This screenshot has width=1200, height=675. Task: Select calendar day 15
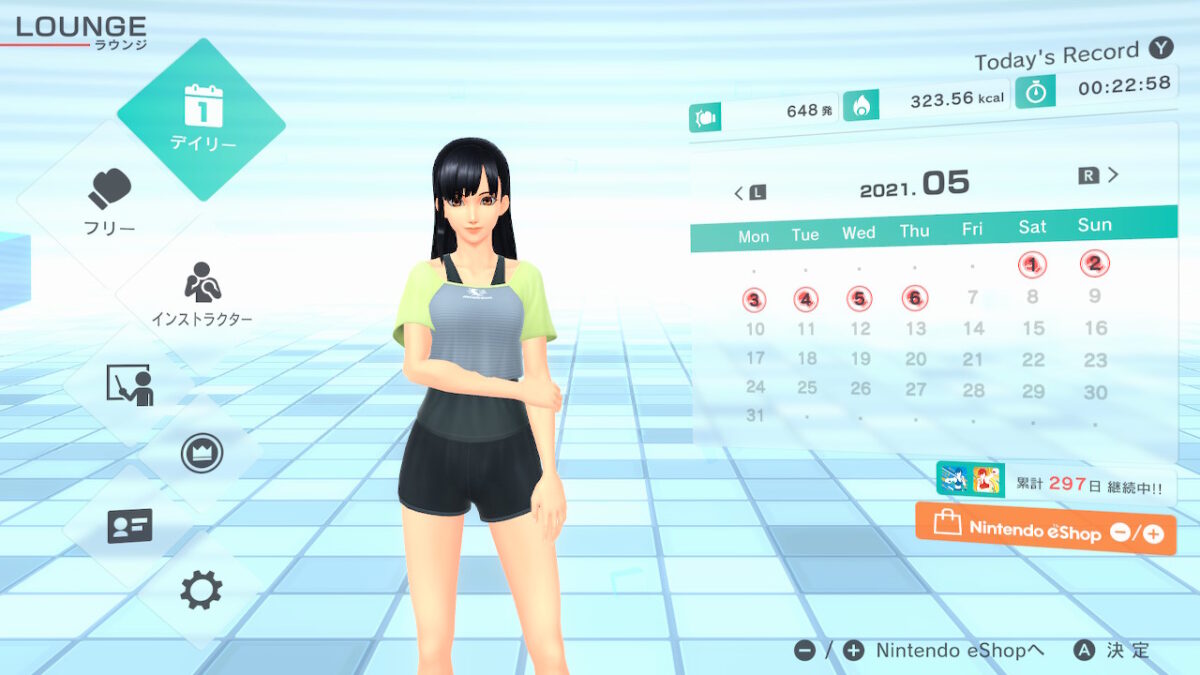(1033, 328)
